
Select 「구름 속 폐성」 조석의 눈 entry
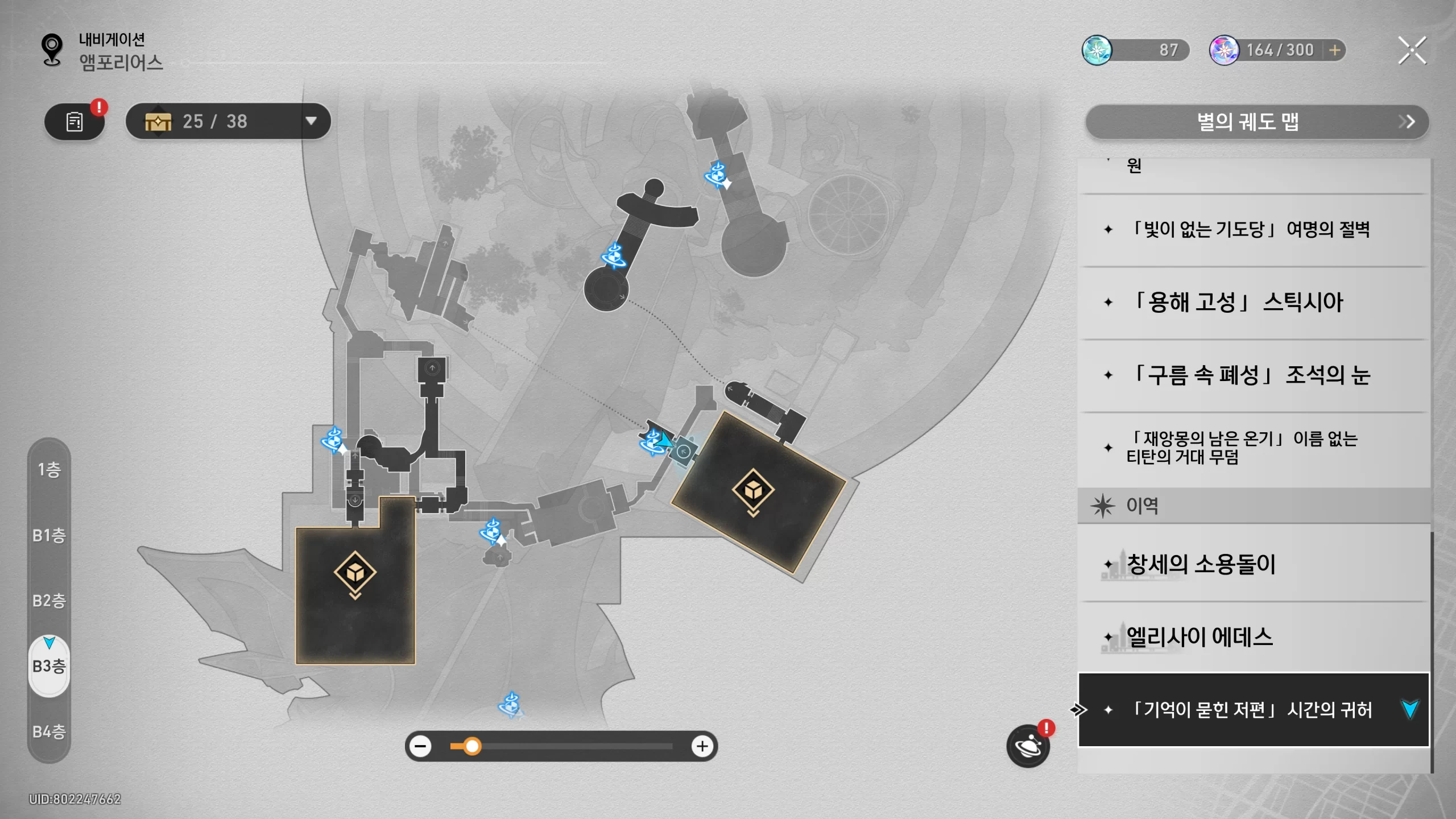coord(1251,375)
